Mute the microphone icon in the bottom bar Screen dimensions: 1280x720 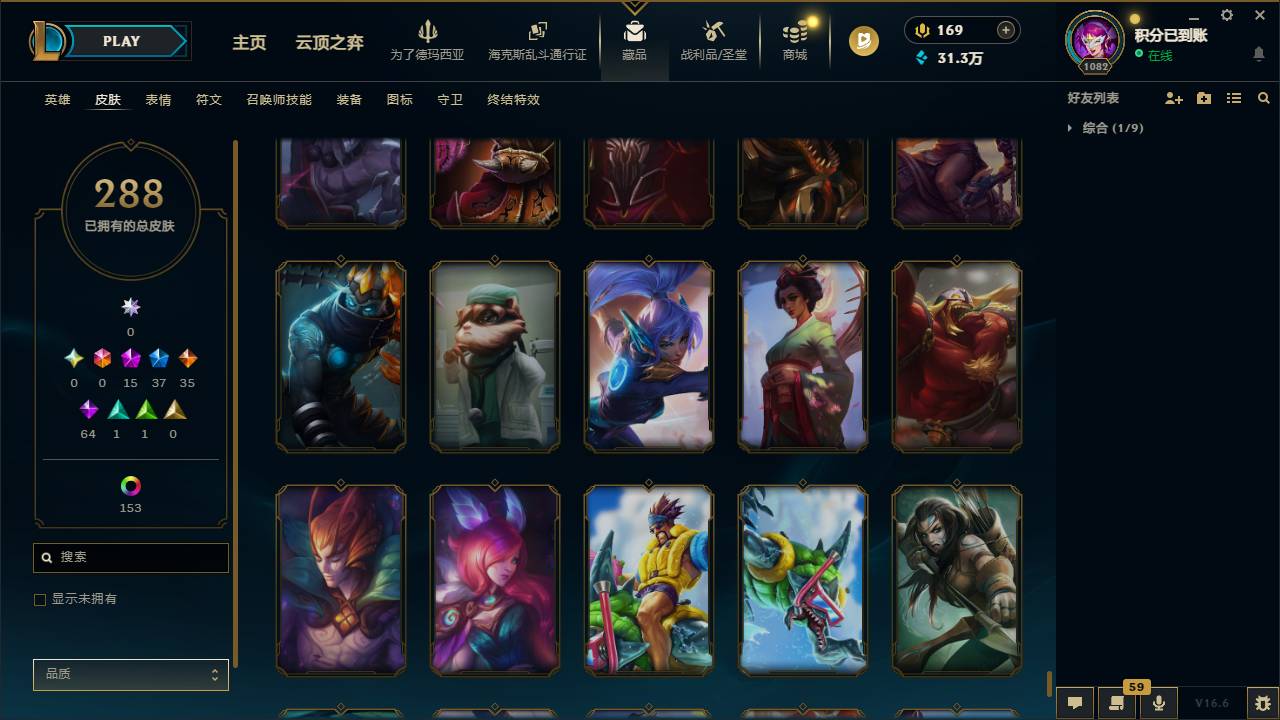click(x=1159, y=701)
